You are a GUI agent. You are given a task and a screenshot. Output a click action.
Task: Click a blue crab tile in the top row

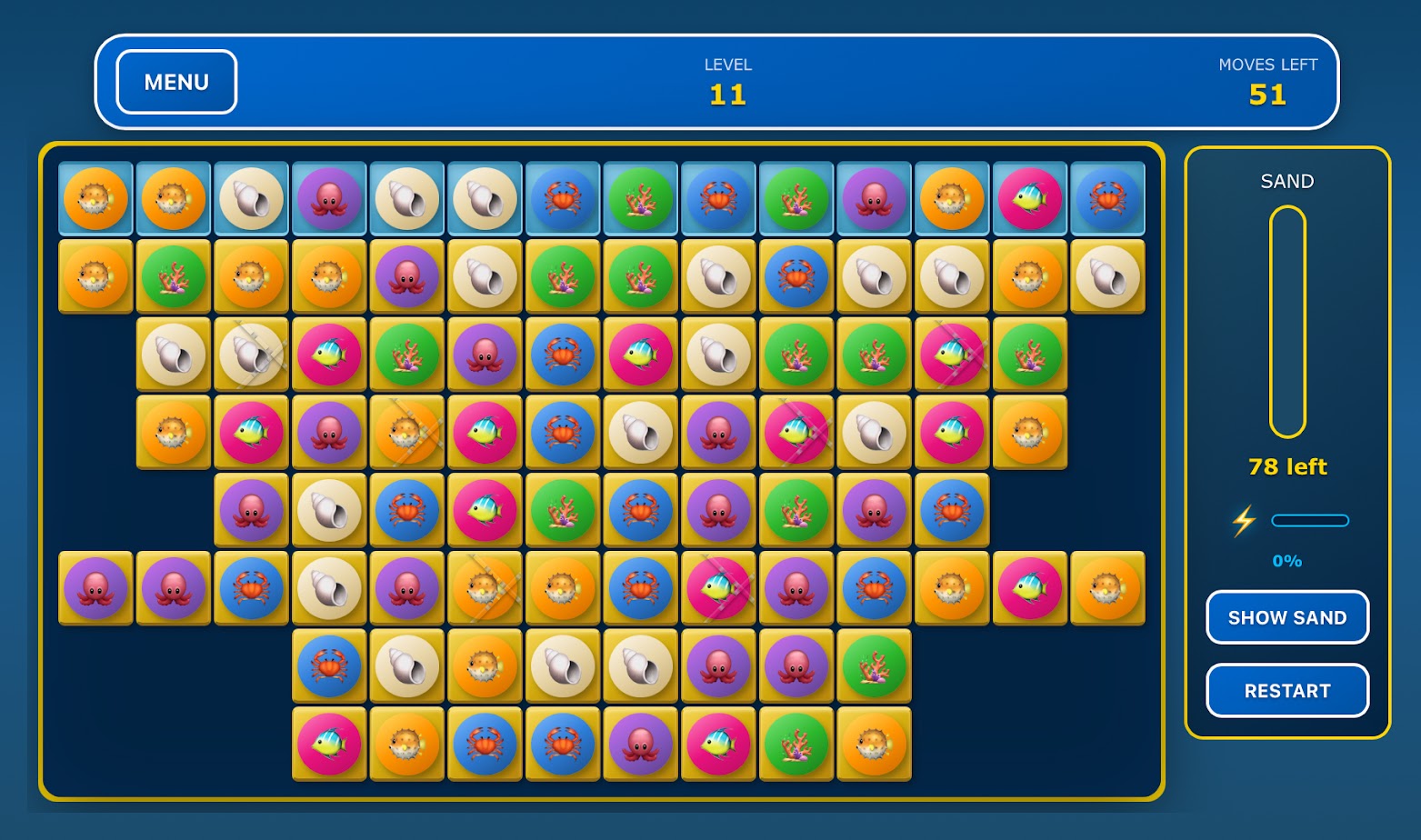[x=563, y=199]
